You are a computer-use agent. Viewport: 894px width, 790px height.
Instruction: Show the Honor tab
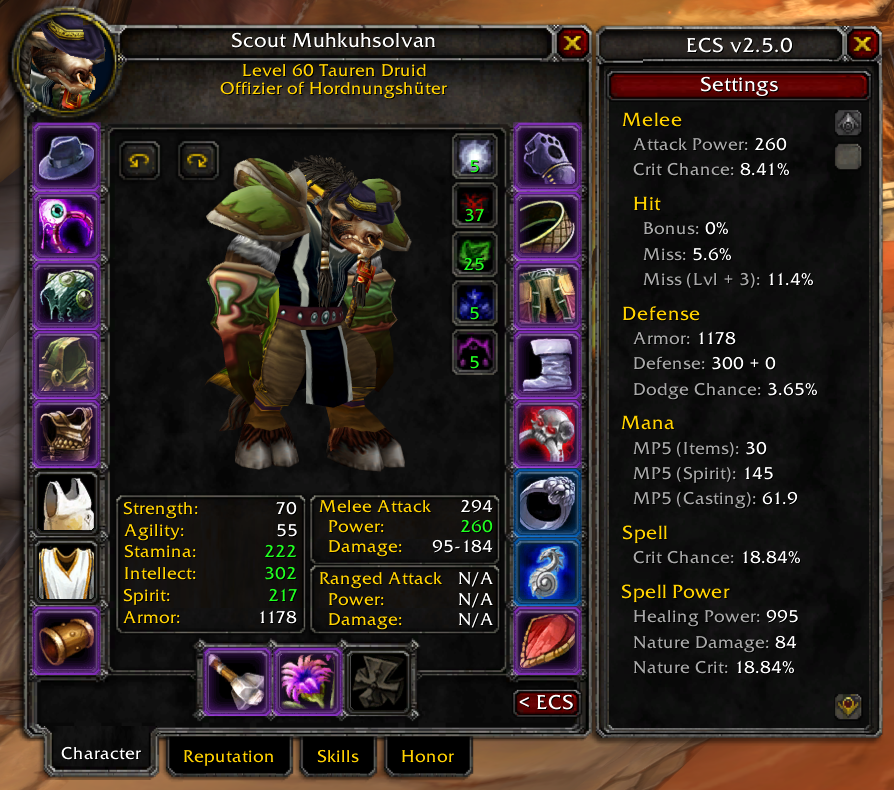[427, 757]
